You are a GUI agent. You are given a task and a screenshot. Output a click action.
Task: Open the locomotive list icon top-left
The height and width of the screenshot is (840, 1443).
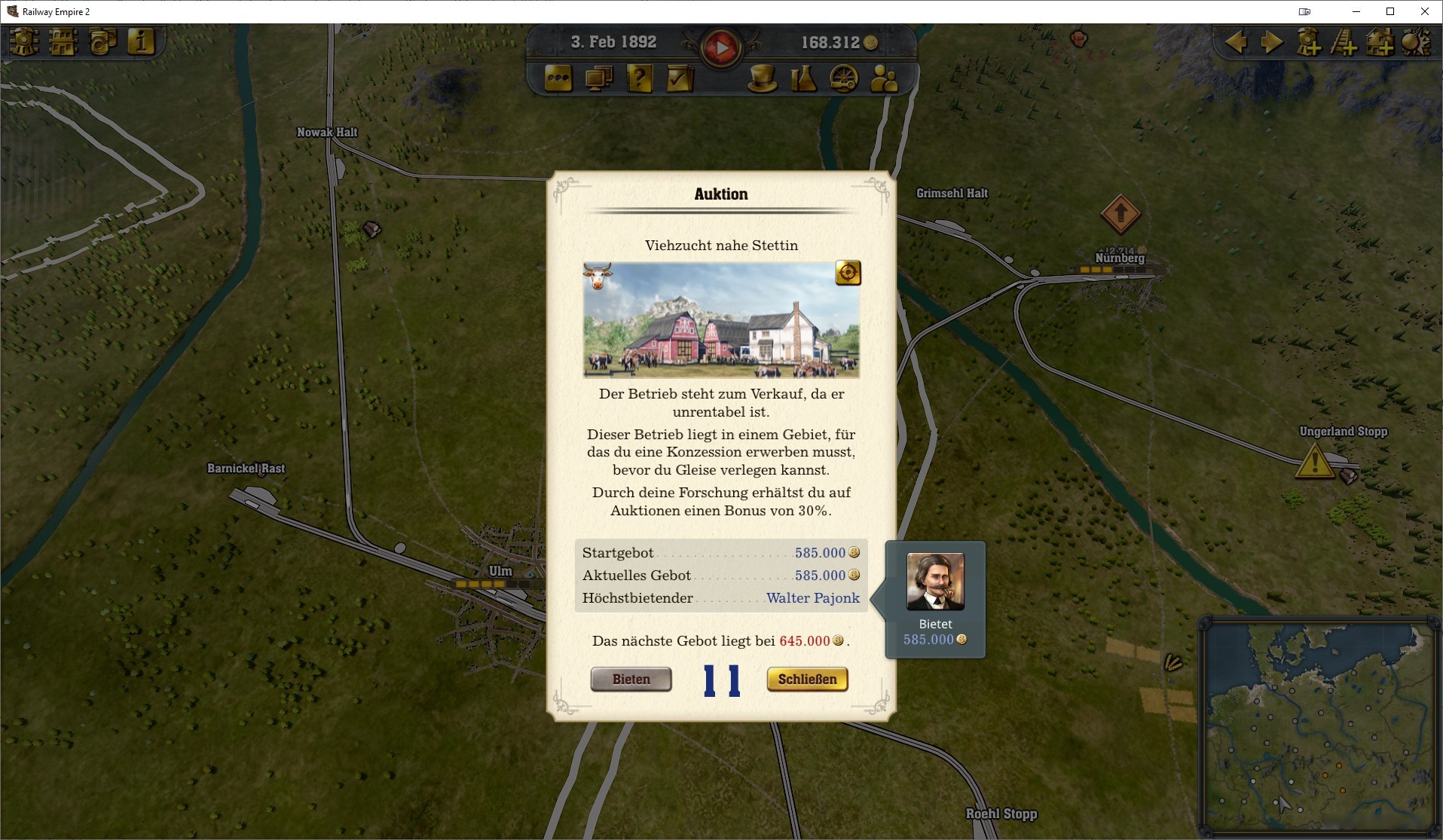pyautogui.click(x=23, y=43)
